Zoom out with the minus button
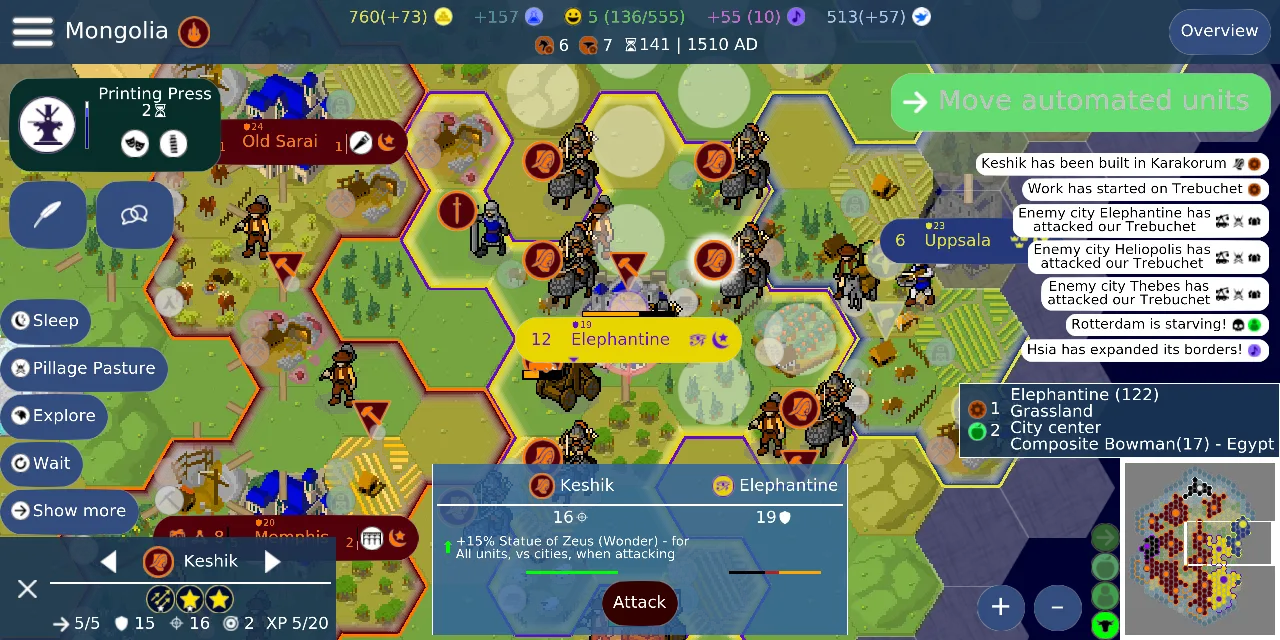Screen dimensions: 1280x640 point(1057,606)
